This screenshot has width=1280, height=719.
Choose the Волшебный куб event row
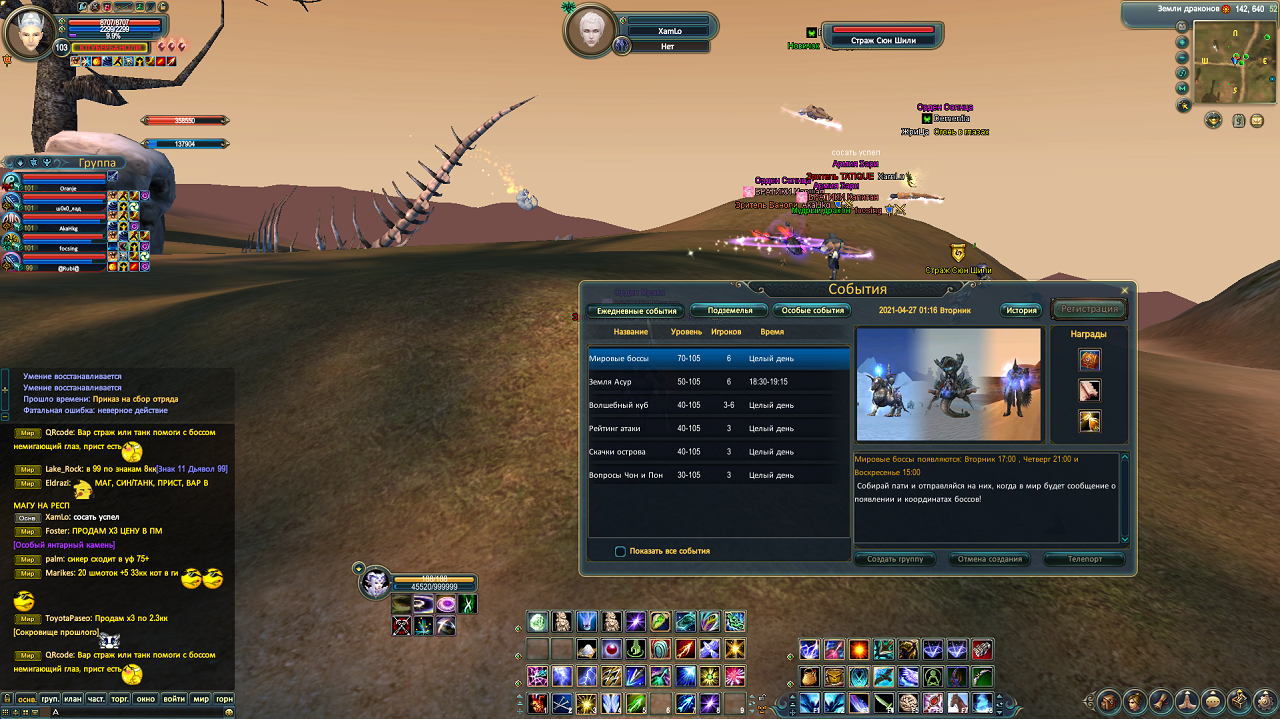(x=719, y=405)
